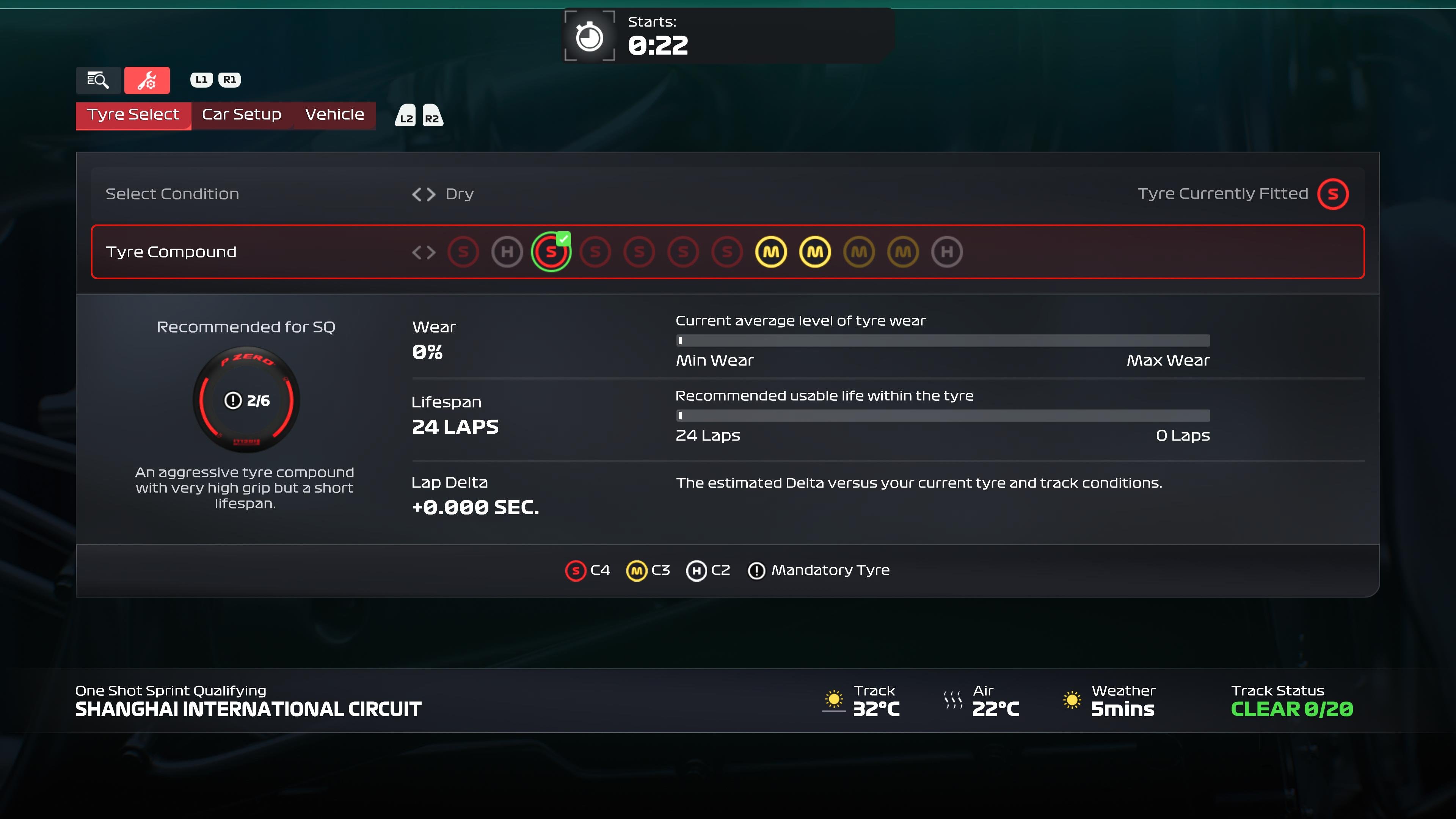Image resolution: width=1456 pixels, height=819 pixels.
Task: Click the right arrow on Tyre Compound row
Action: pyautogui.click(x=430, y=253)
